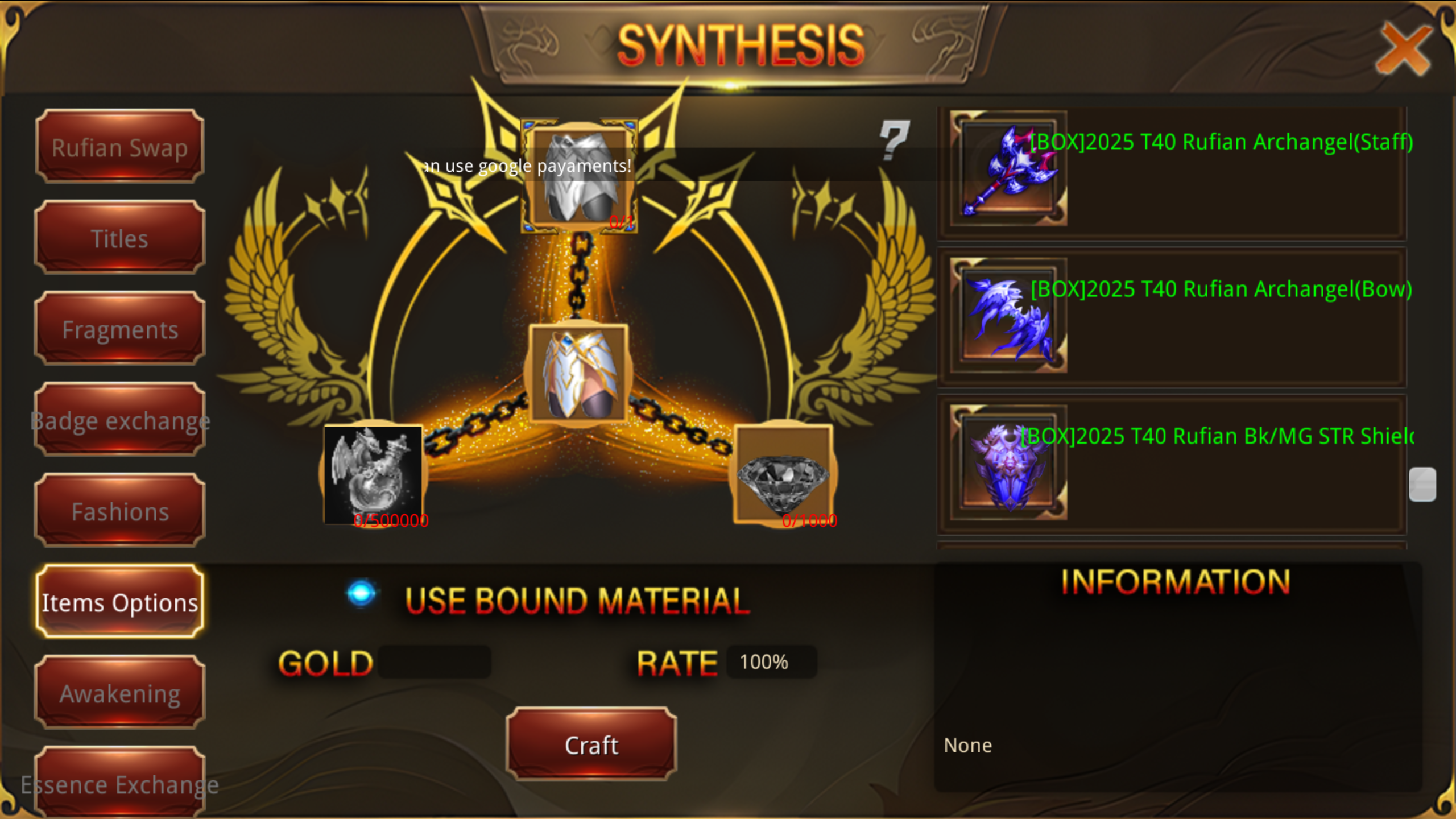Toggle Use Bound Material option

[361, 593]
